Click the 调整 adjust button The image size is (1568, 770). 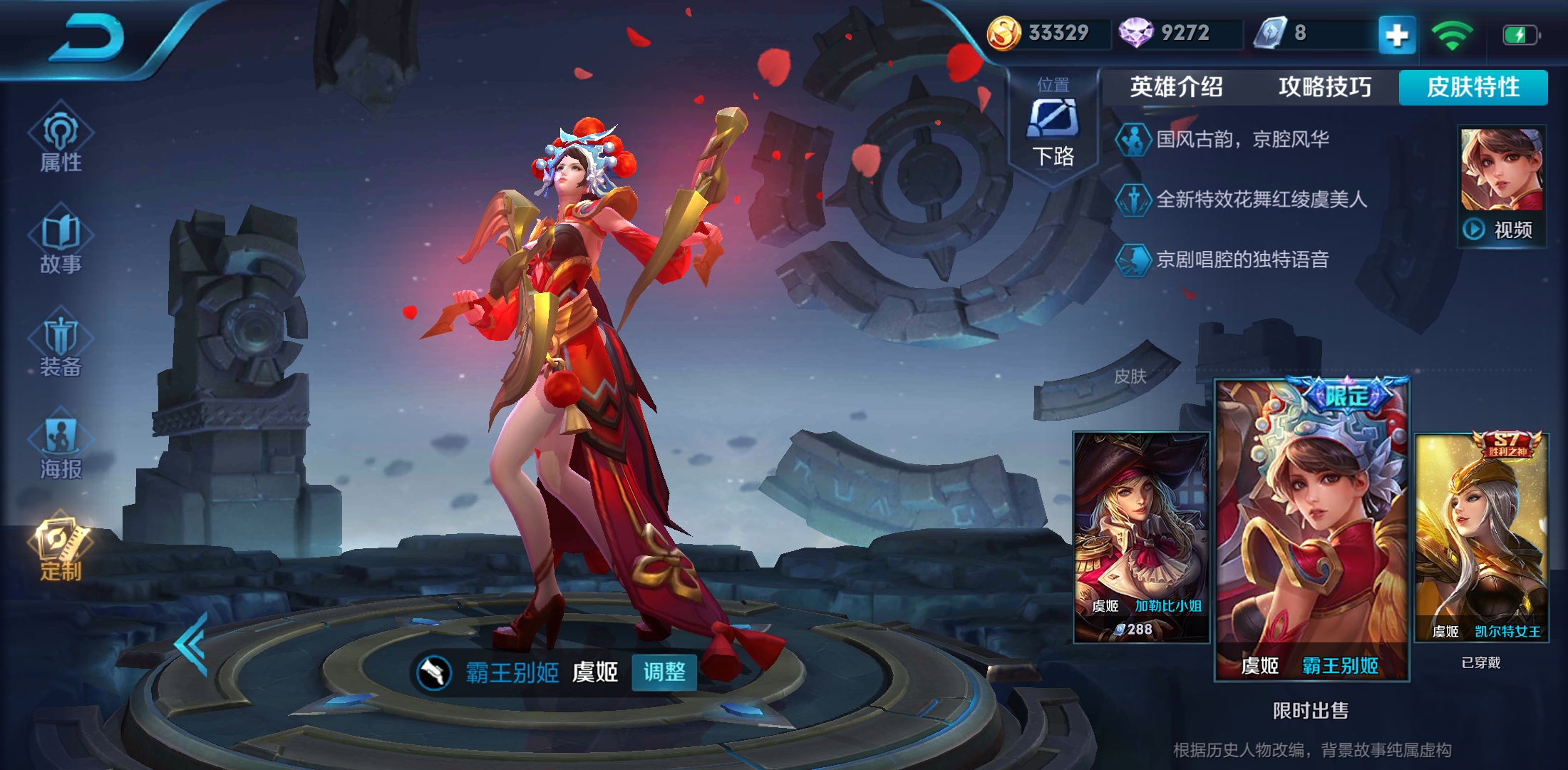[664, 672]
